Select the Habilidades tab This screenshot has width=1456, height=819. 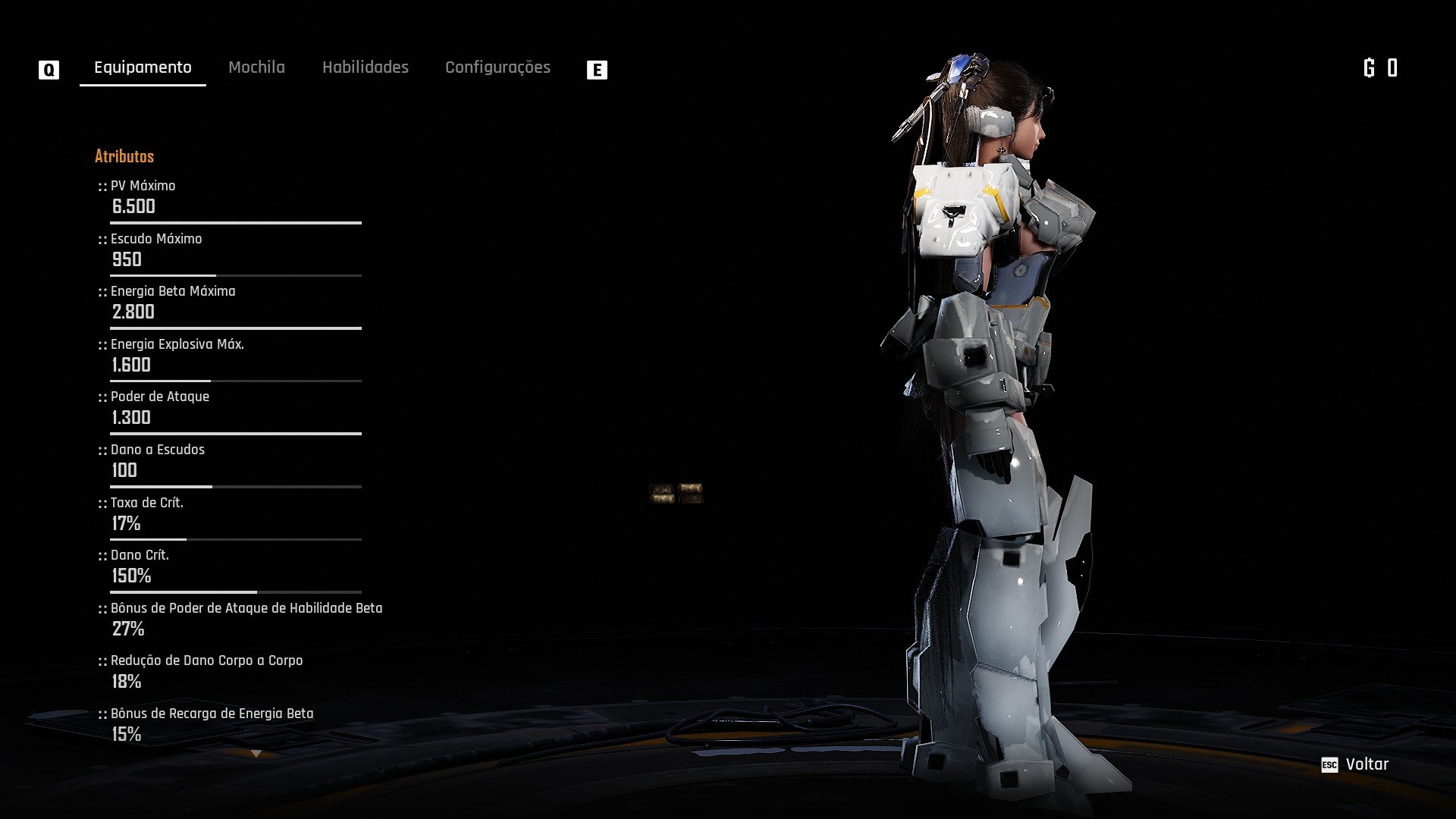click(365, 67)
